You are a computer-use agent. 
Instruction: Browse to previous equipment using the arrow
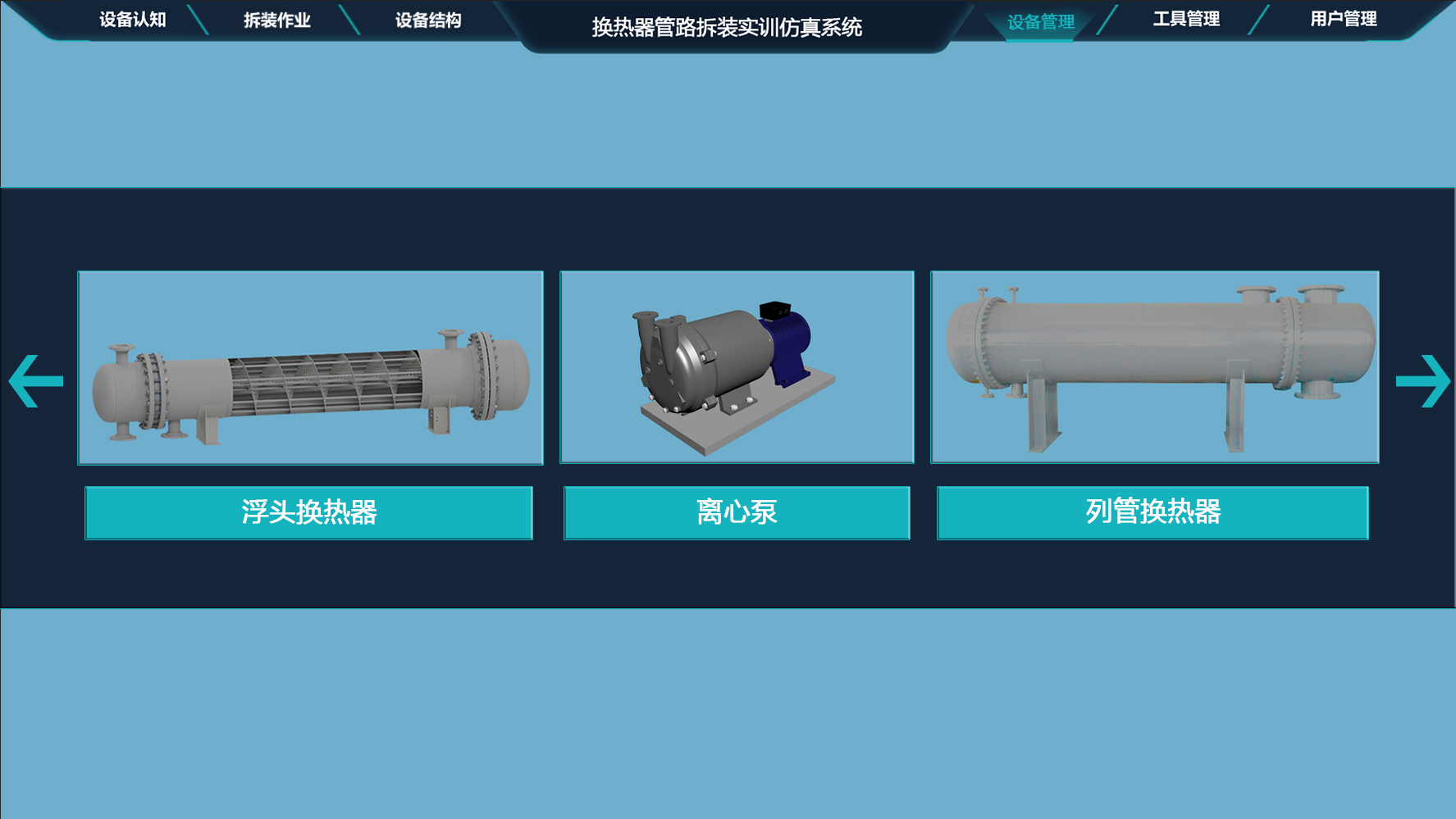pos(37,380)
